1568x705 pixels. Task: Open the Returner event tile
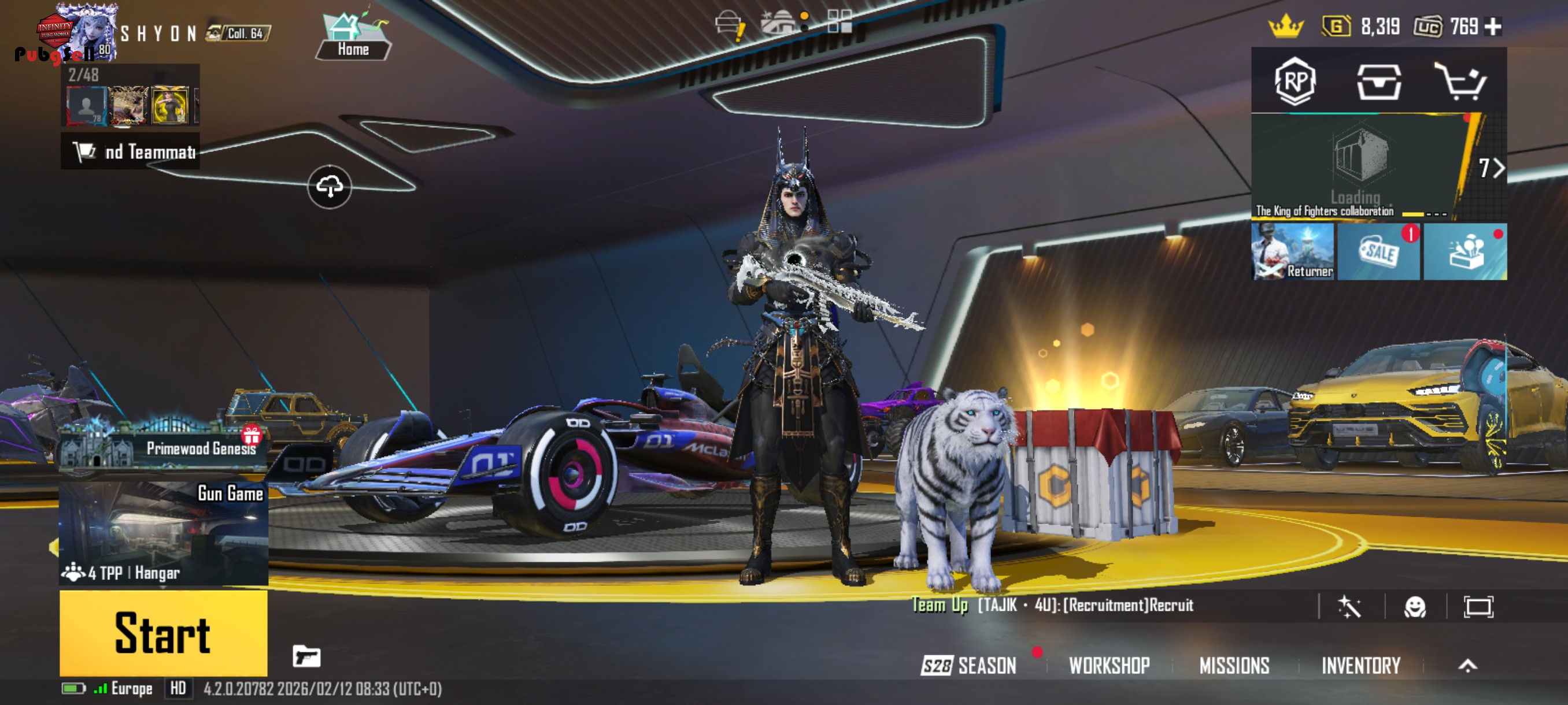1293,251
